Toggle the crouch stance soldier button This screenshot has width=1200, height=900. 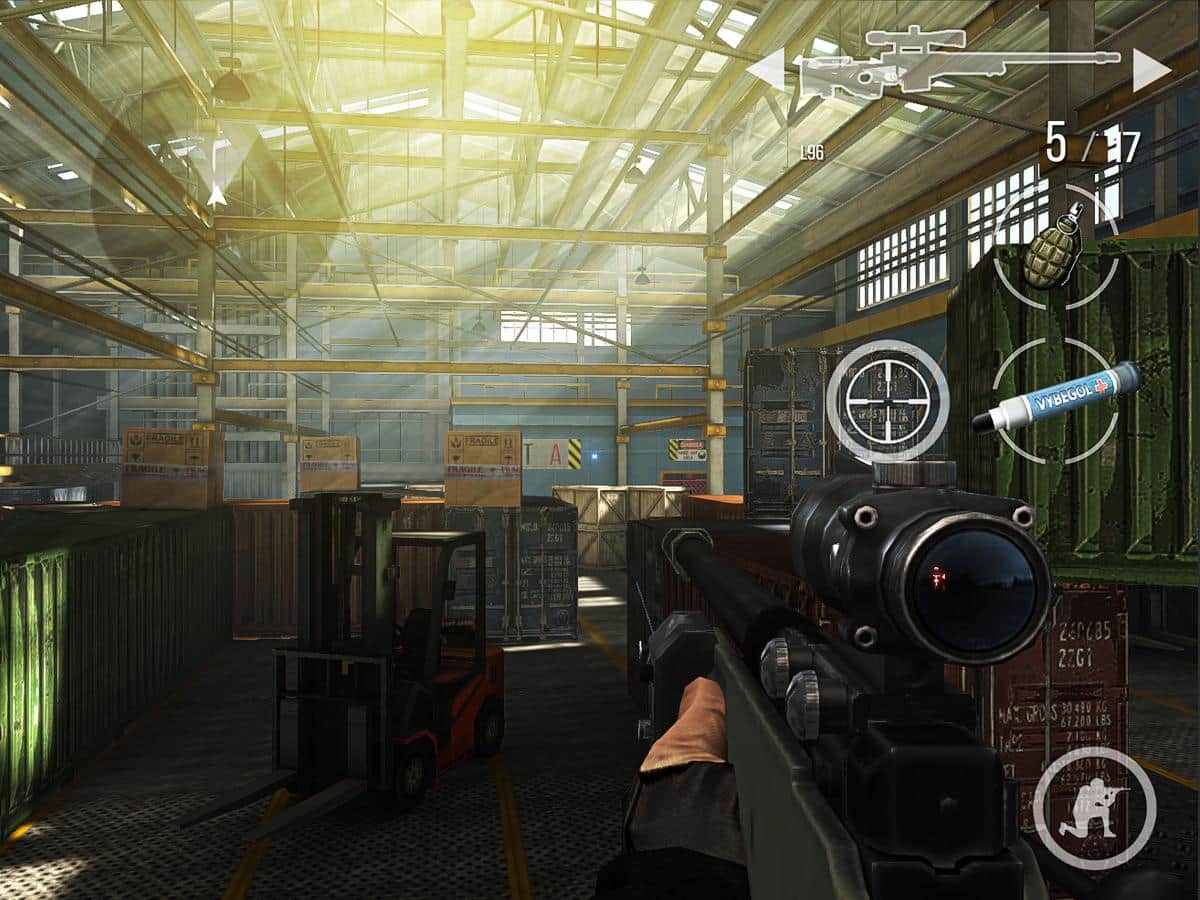click(x=1094, y=807)
